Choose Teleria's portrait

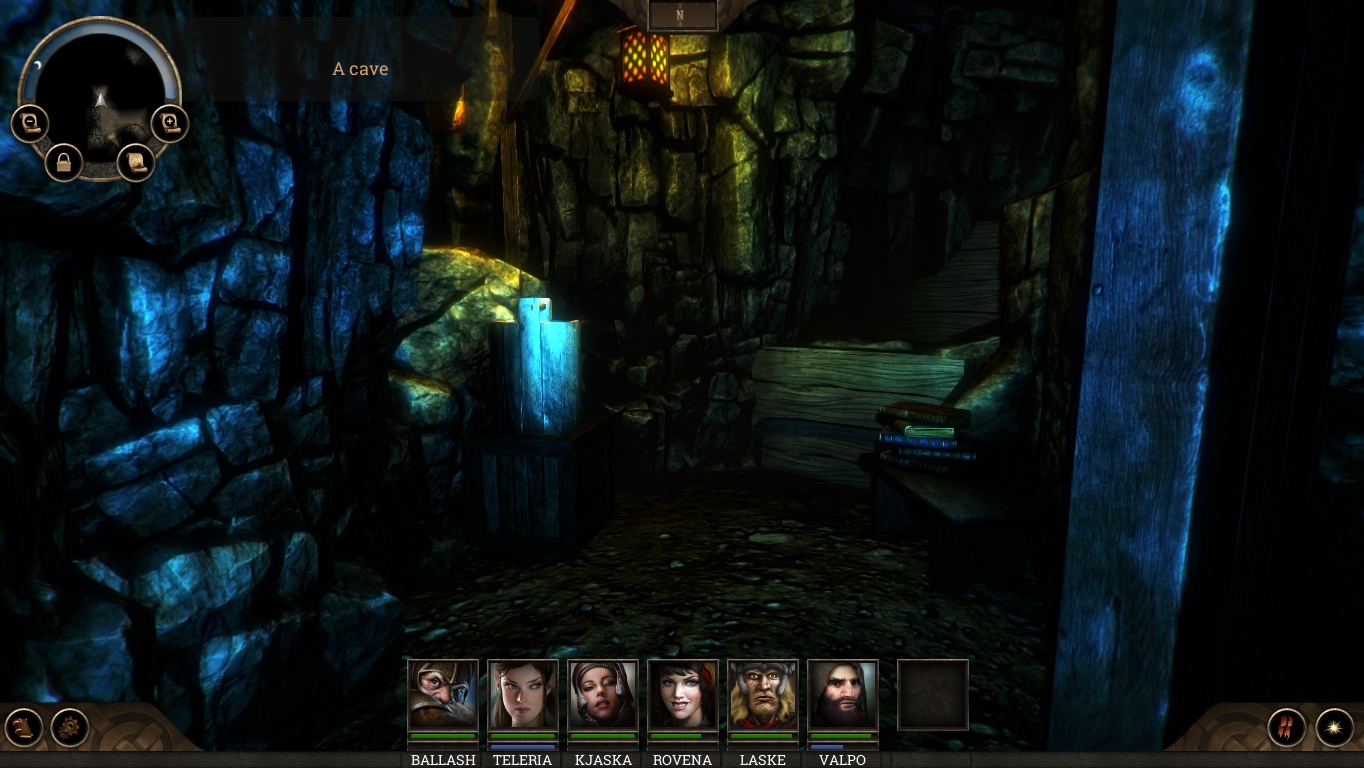tap(523, 694)
